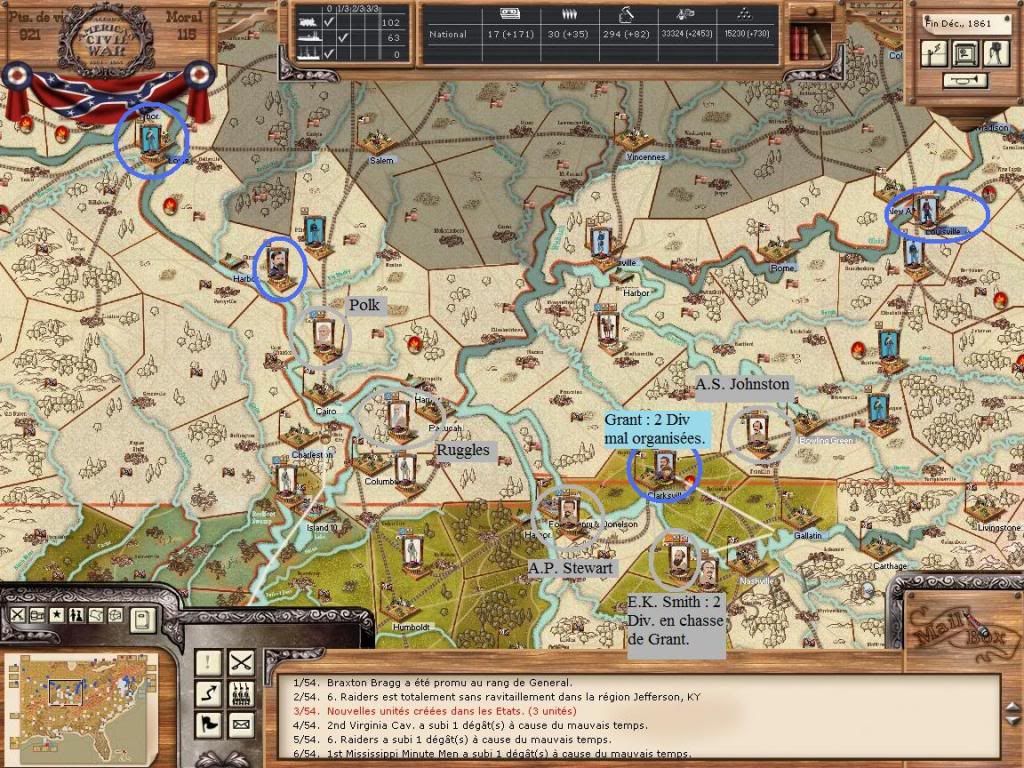Toggle the two figures map filter
The height and width of the screenshot is (768, 1024).
click(77, 615)
